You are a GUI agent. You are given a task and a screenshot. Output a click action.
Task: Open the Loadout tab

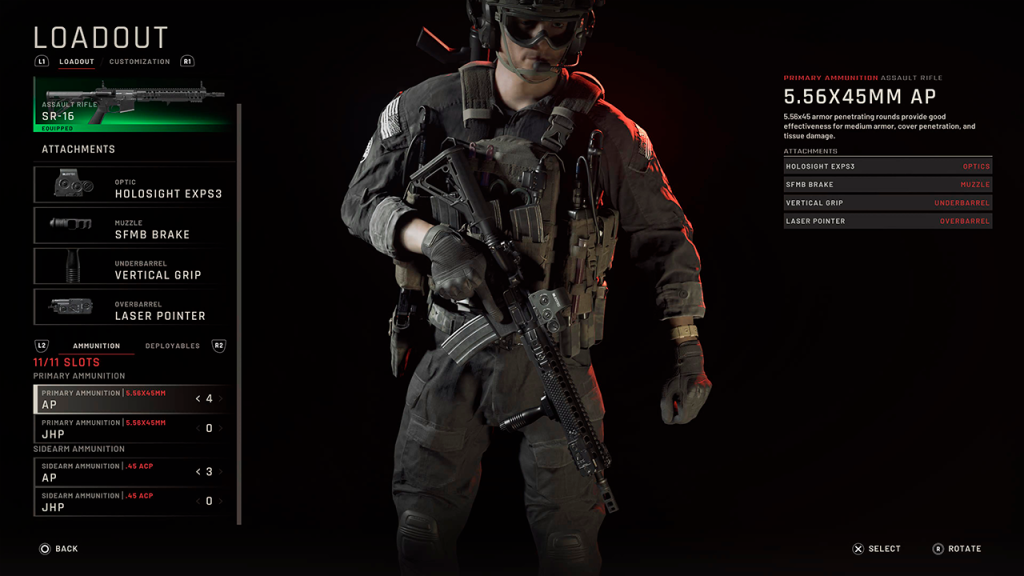coord(77,62)
